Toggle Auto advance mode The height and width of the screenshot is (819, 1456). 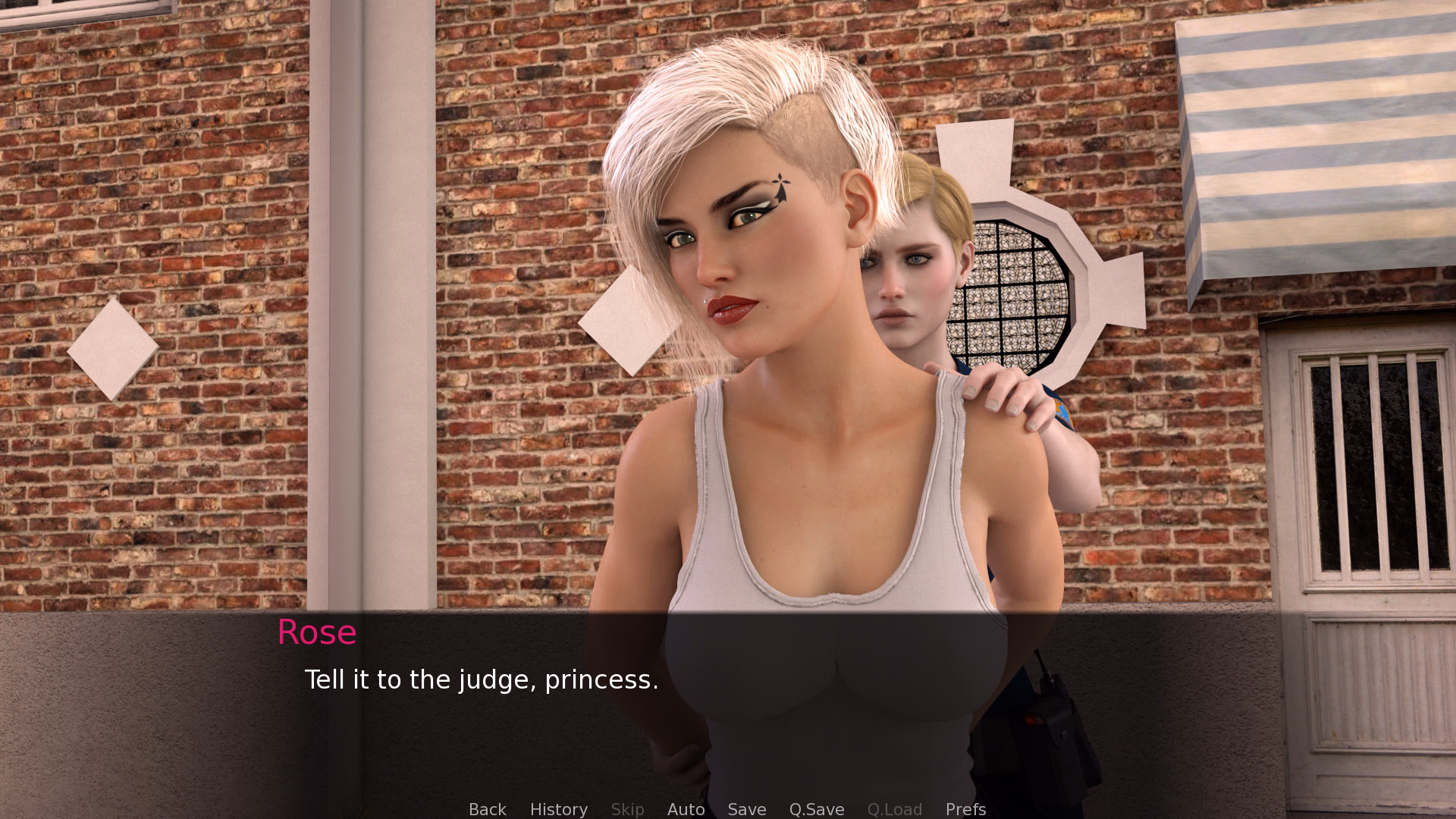coord(686,809)
